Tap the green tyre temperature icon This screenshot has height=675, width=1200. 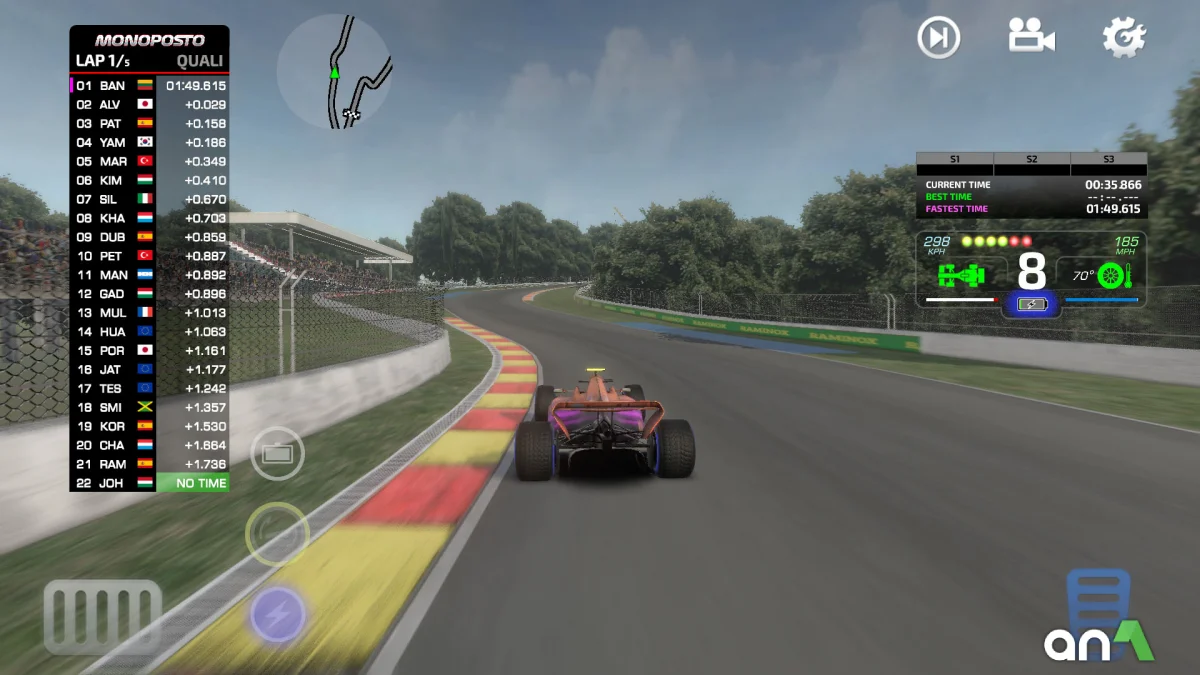click(1111, 275)
